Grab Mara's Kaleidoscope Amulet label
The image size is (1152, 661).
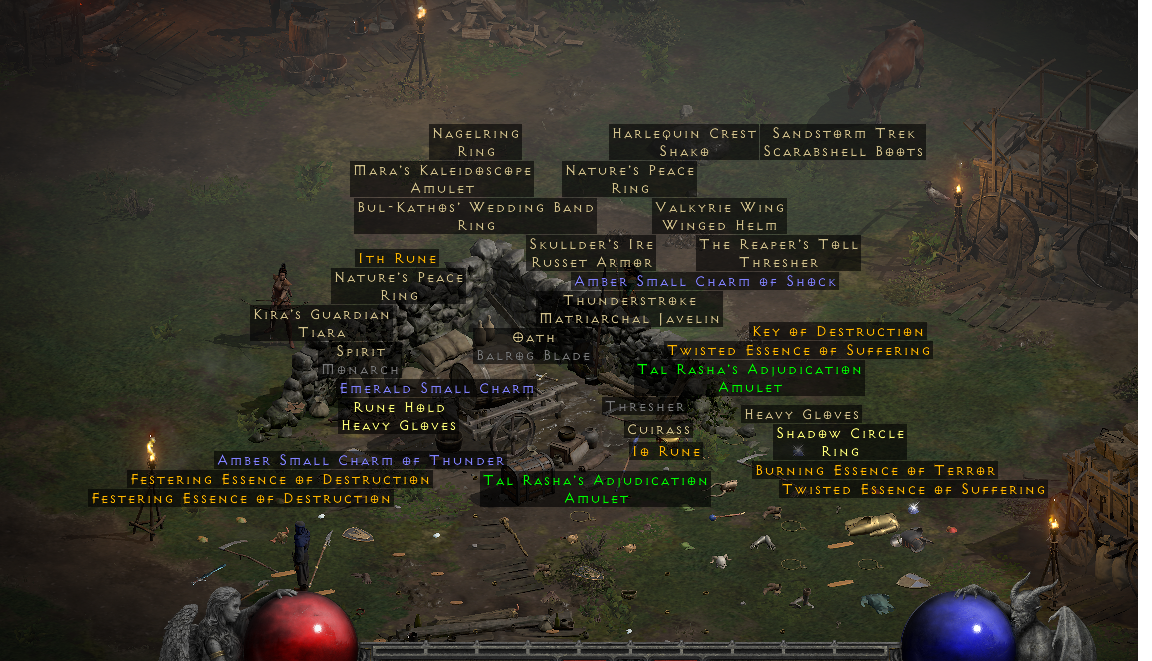442,179
